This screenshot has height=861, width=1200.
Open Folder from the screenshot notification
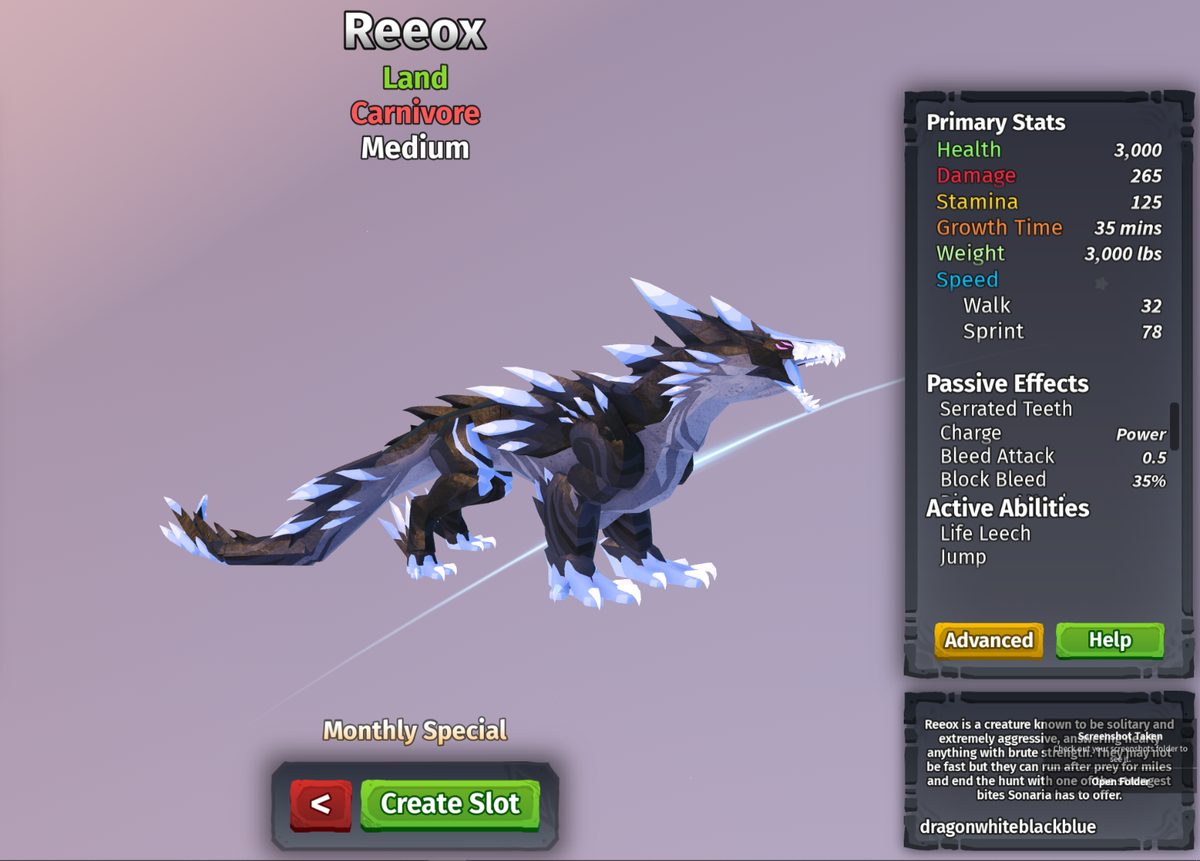[1121, 781]
